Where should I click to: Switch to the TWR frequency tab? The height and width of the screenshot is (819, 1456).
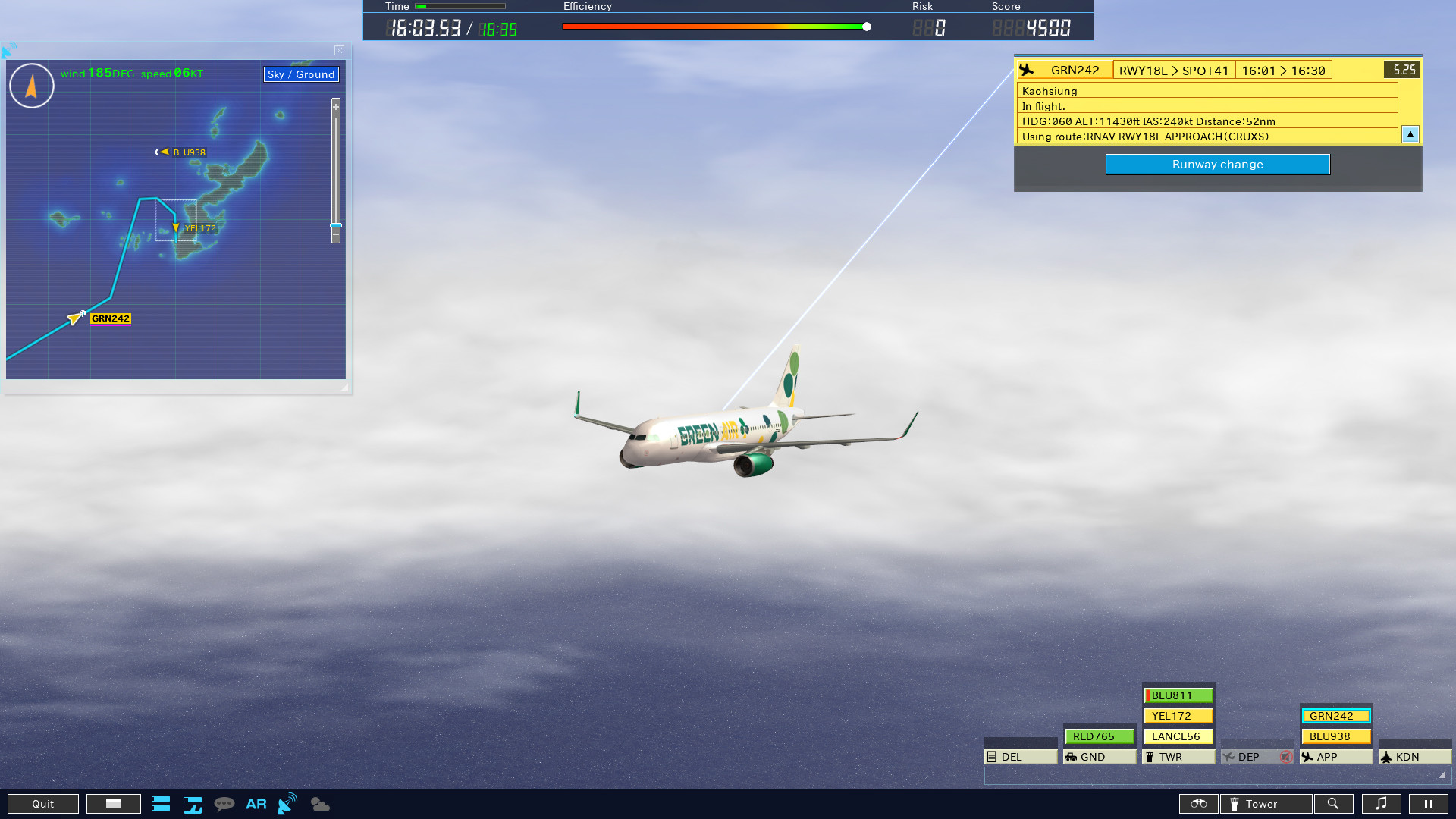(1170, 756)
